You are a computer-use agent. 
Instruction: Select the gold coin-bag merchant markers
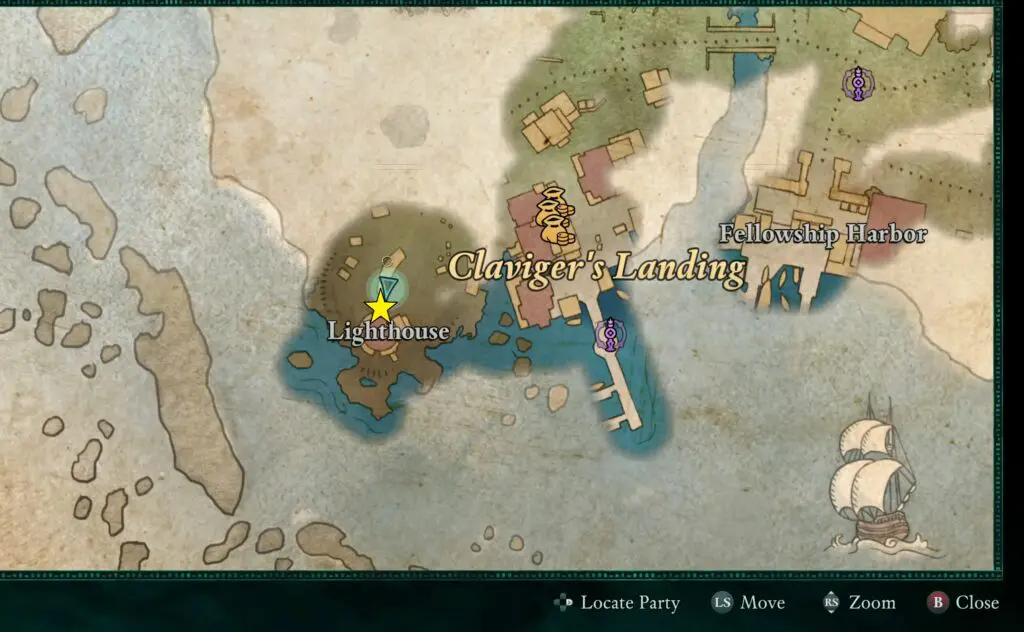tap(554, 217)
